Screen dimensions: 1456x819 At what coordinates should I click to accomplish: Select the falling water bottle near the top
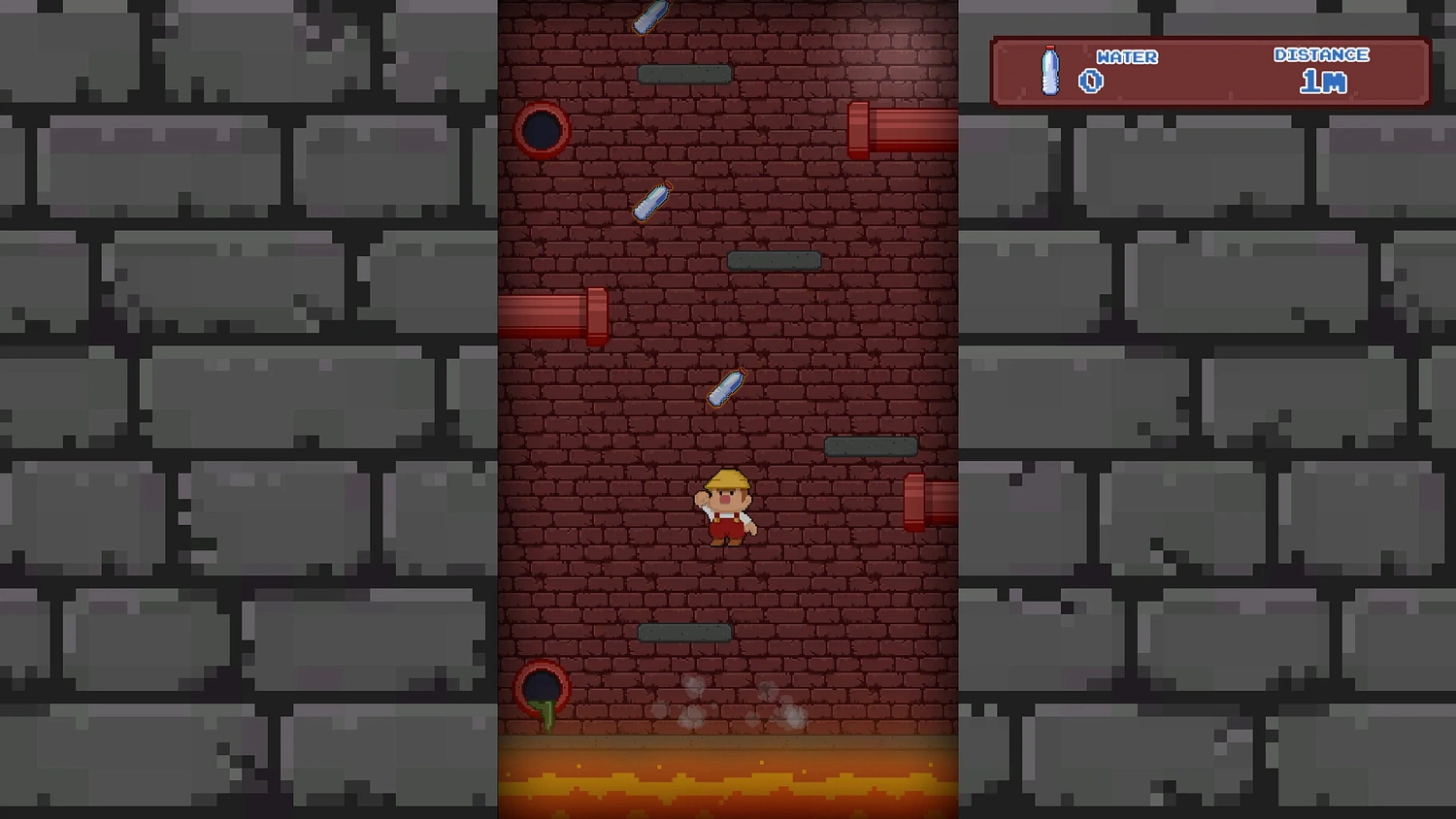[650, 15]
